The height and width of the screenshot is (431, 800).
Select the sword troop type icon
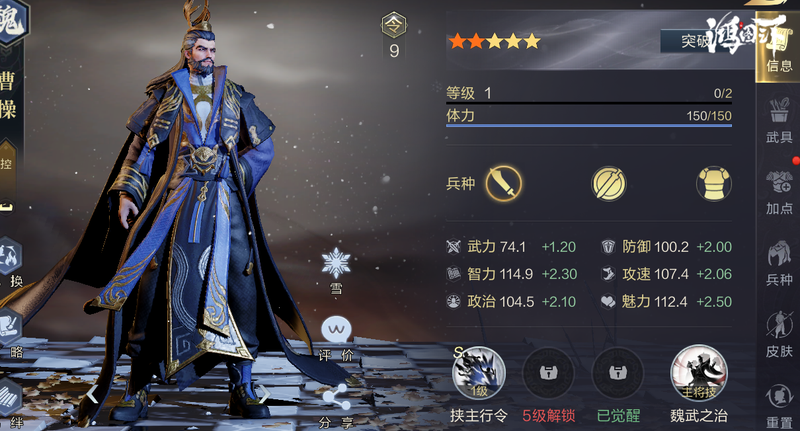point(504,184)
